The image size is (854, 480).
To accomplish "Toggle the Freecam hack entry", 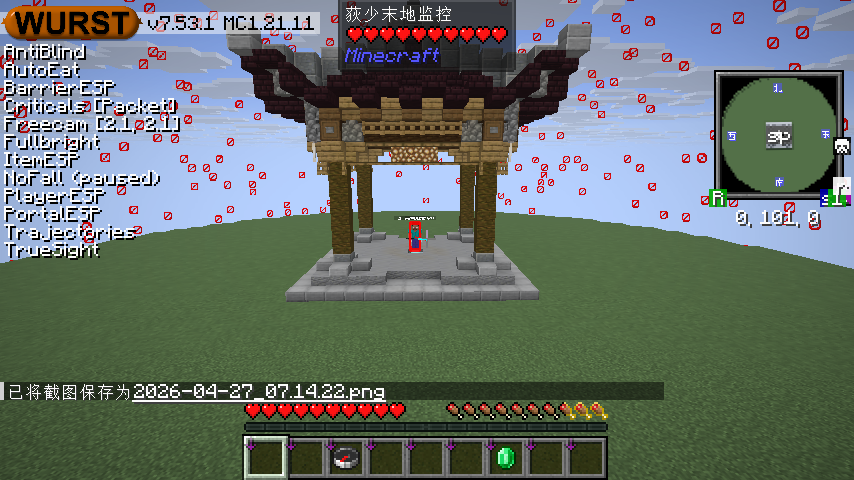I will pyautogui.click(x=91, y=124).
